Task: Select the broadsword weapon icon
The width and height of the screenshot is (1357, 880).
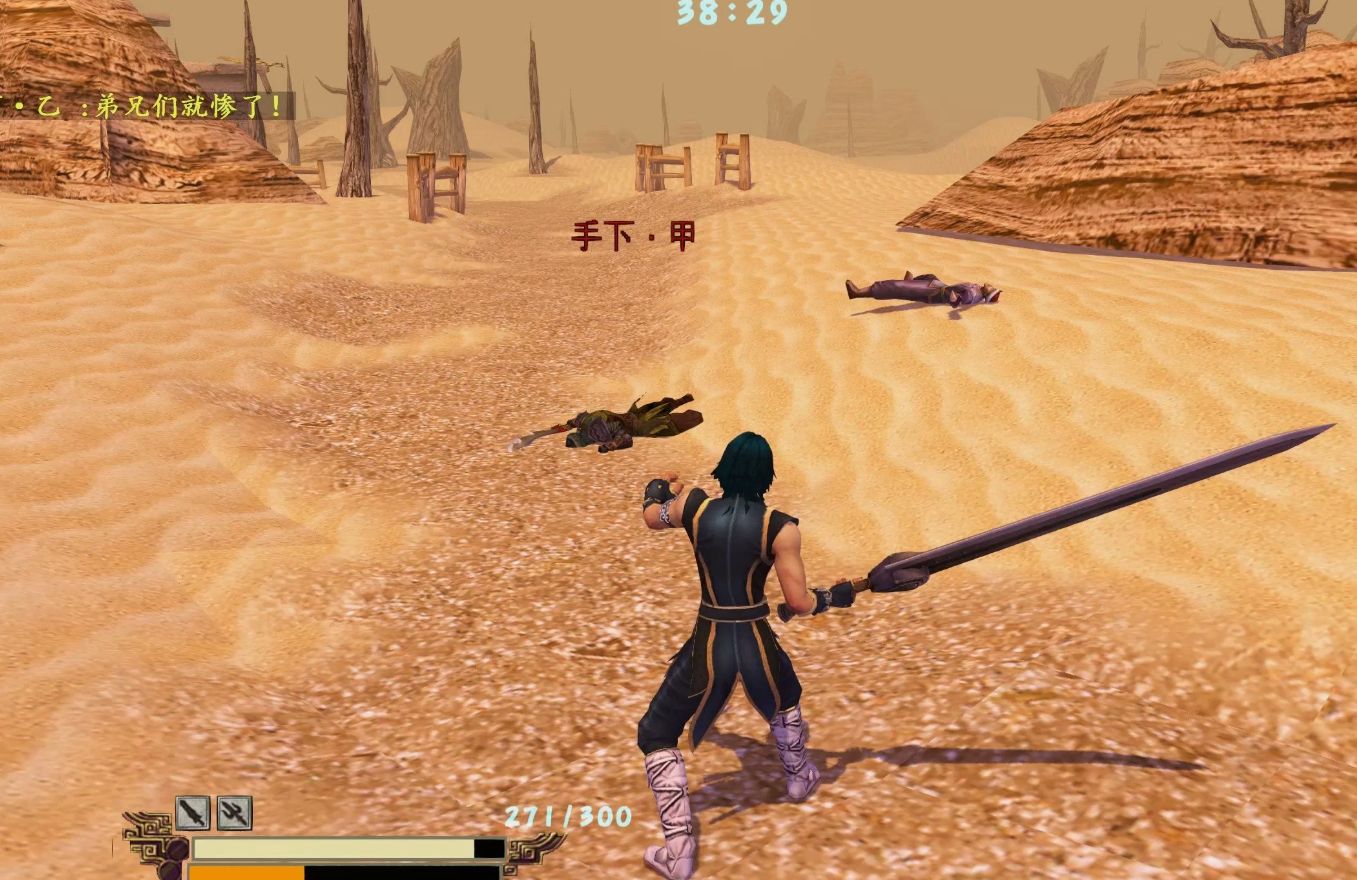Action: pyautogui.click(x=193, y=813)
